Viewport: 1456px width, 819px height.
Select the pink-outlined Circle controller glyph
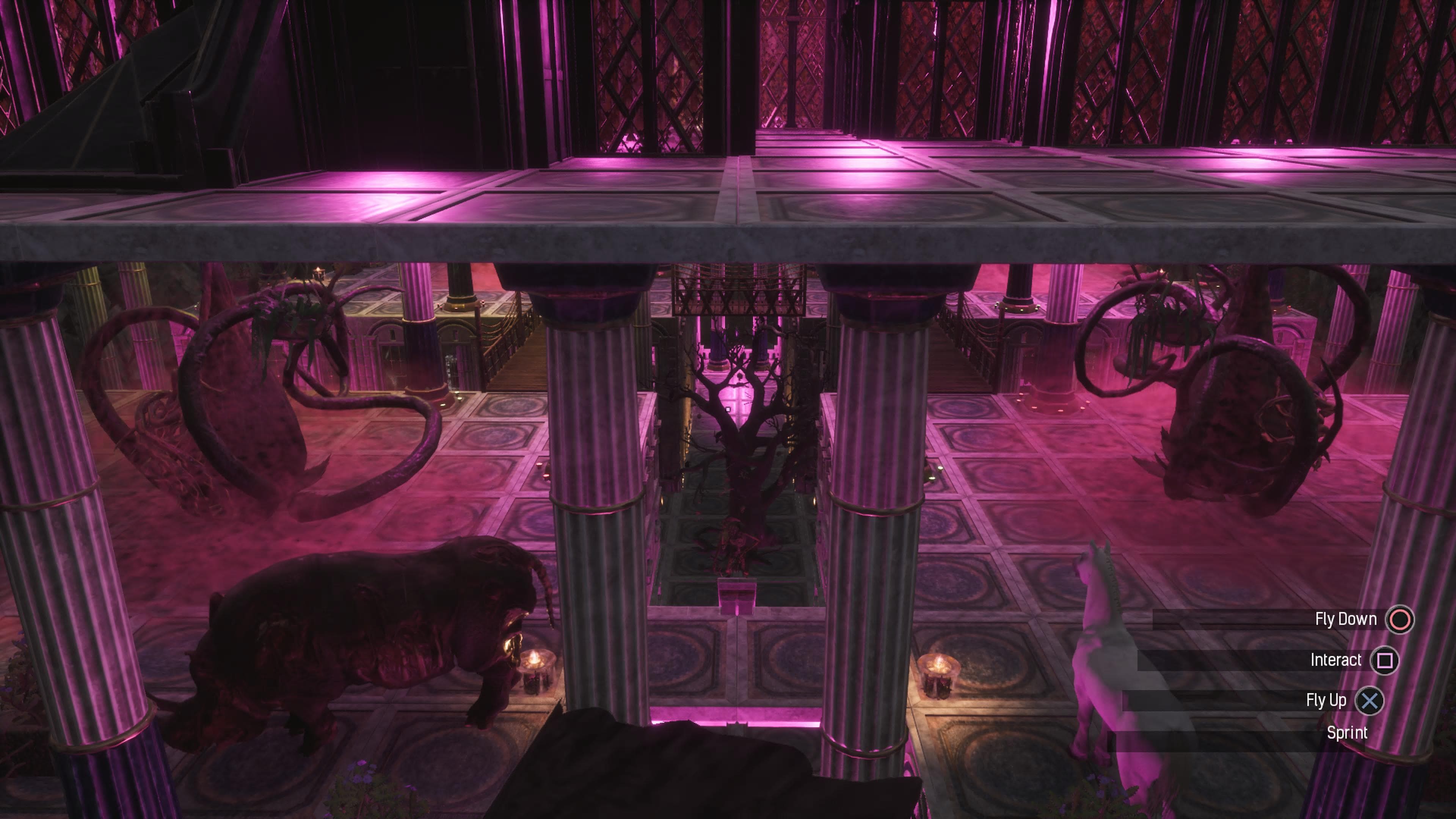1400,620
